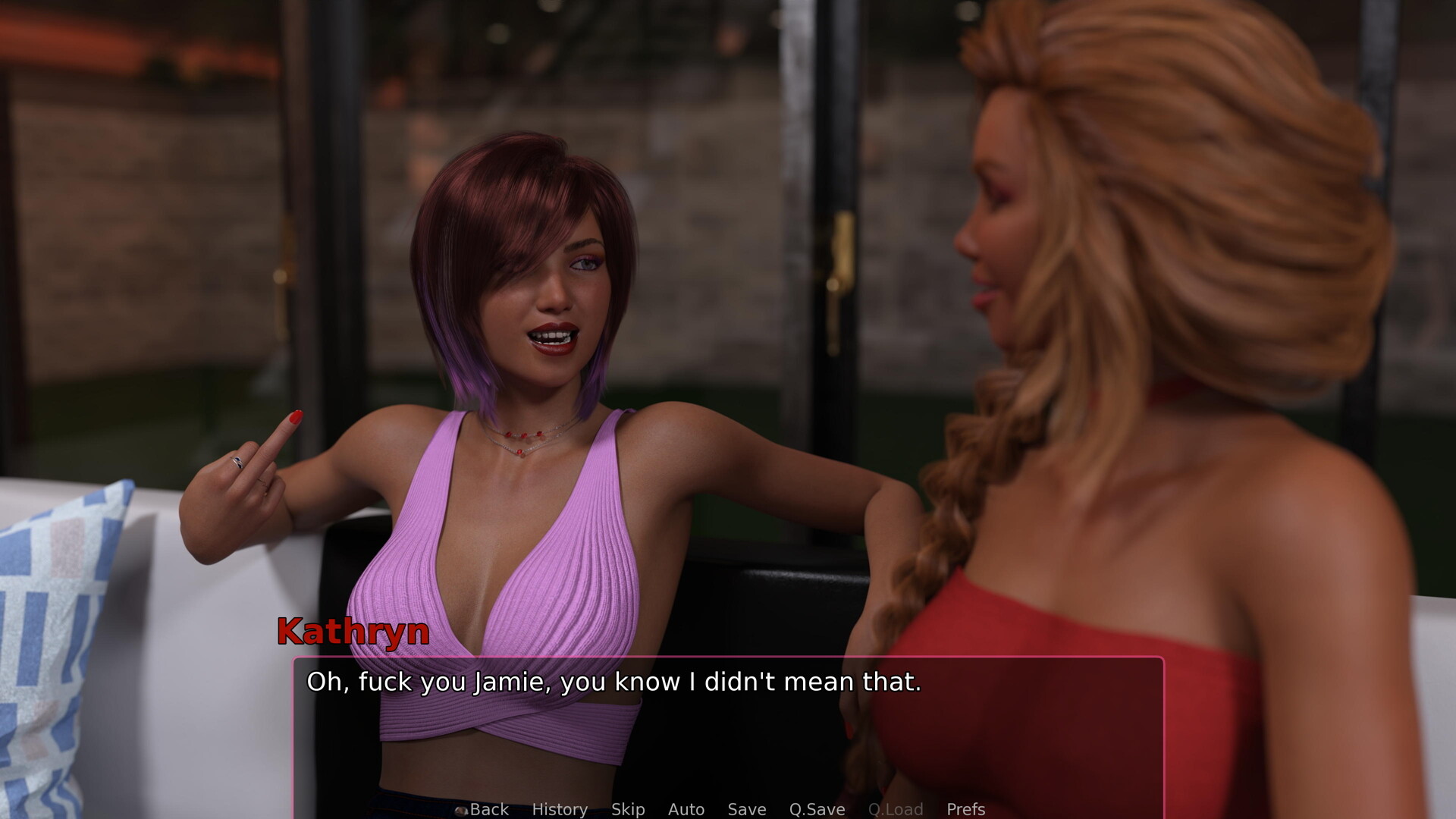Open preferences via the Prefs option
This screenshot has width=1456, height=819.
click(x=965, y=809)
